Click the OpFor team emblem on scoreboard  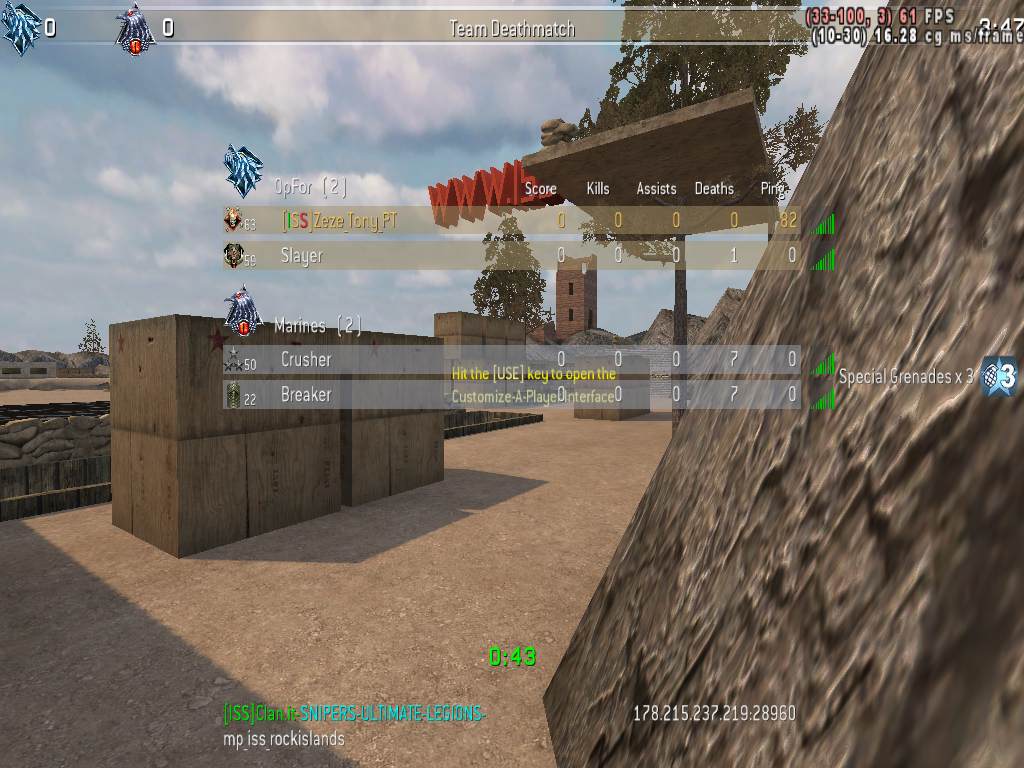(243, 171)
